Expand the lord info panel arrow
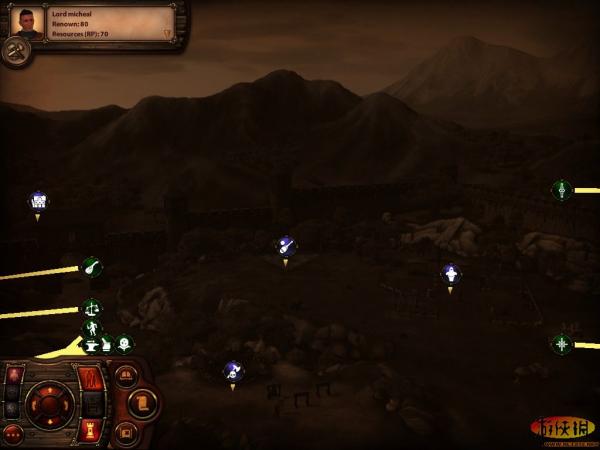Viewport: 600px width, 450px height. (167, 33)
